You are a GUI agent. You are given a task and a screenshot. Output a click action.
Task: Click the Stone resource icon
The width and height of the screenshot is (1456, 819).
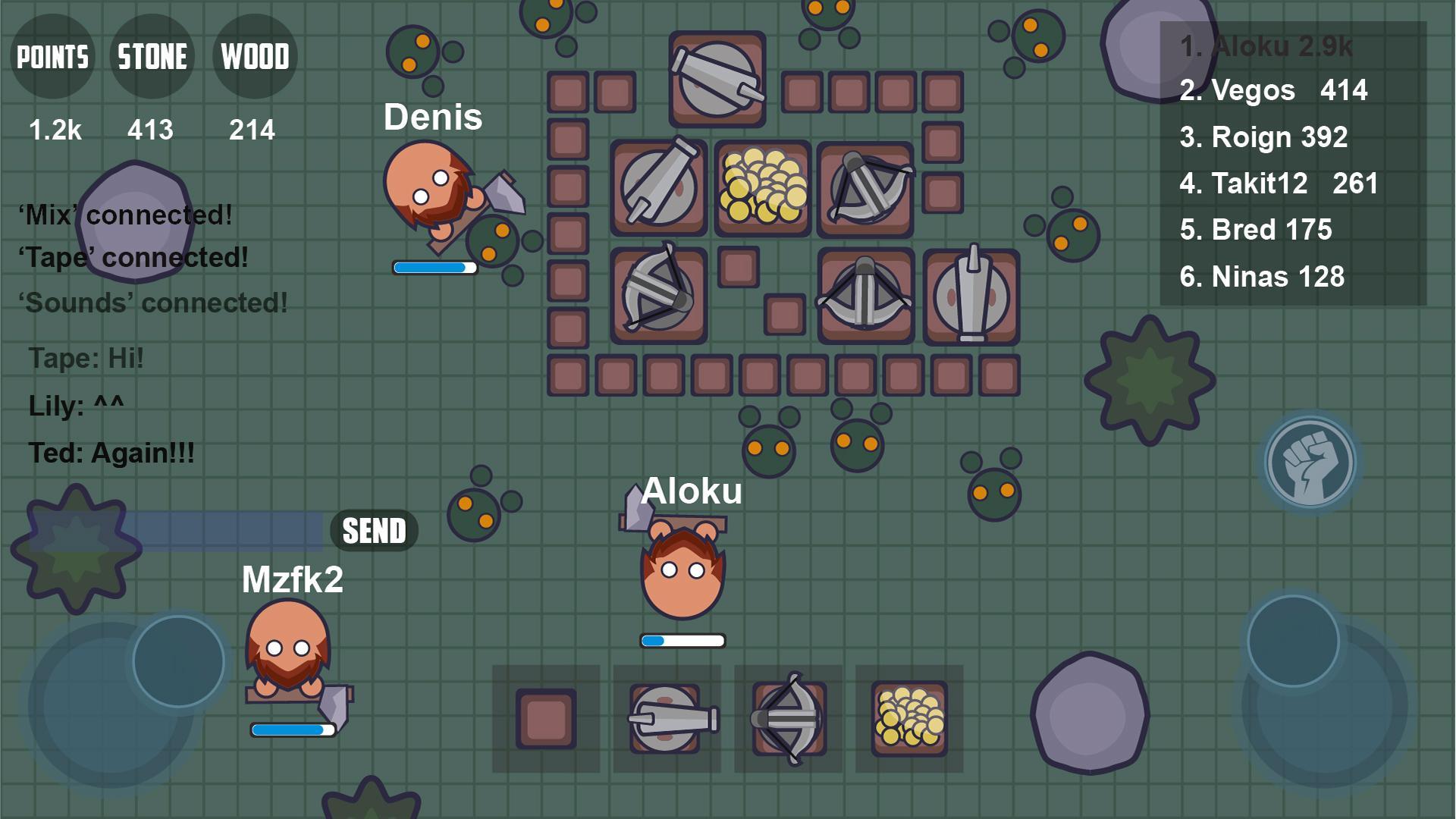(152, 55)
